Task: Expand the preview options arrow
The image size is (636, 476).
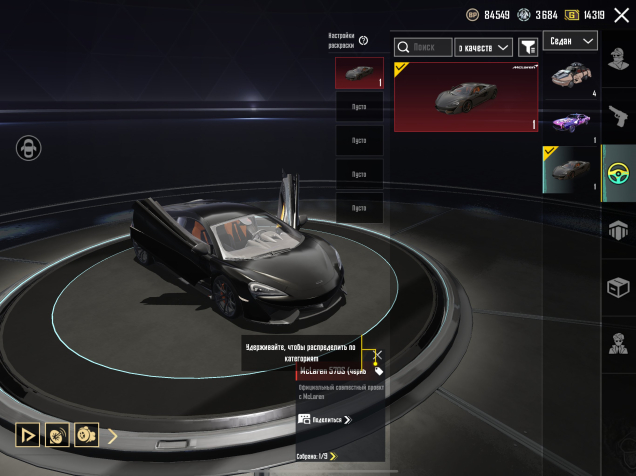Action: [113, 435]
